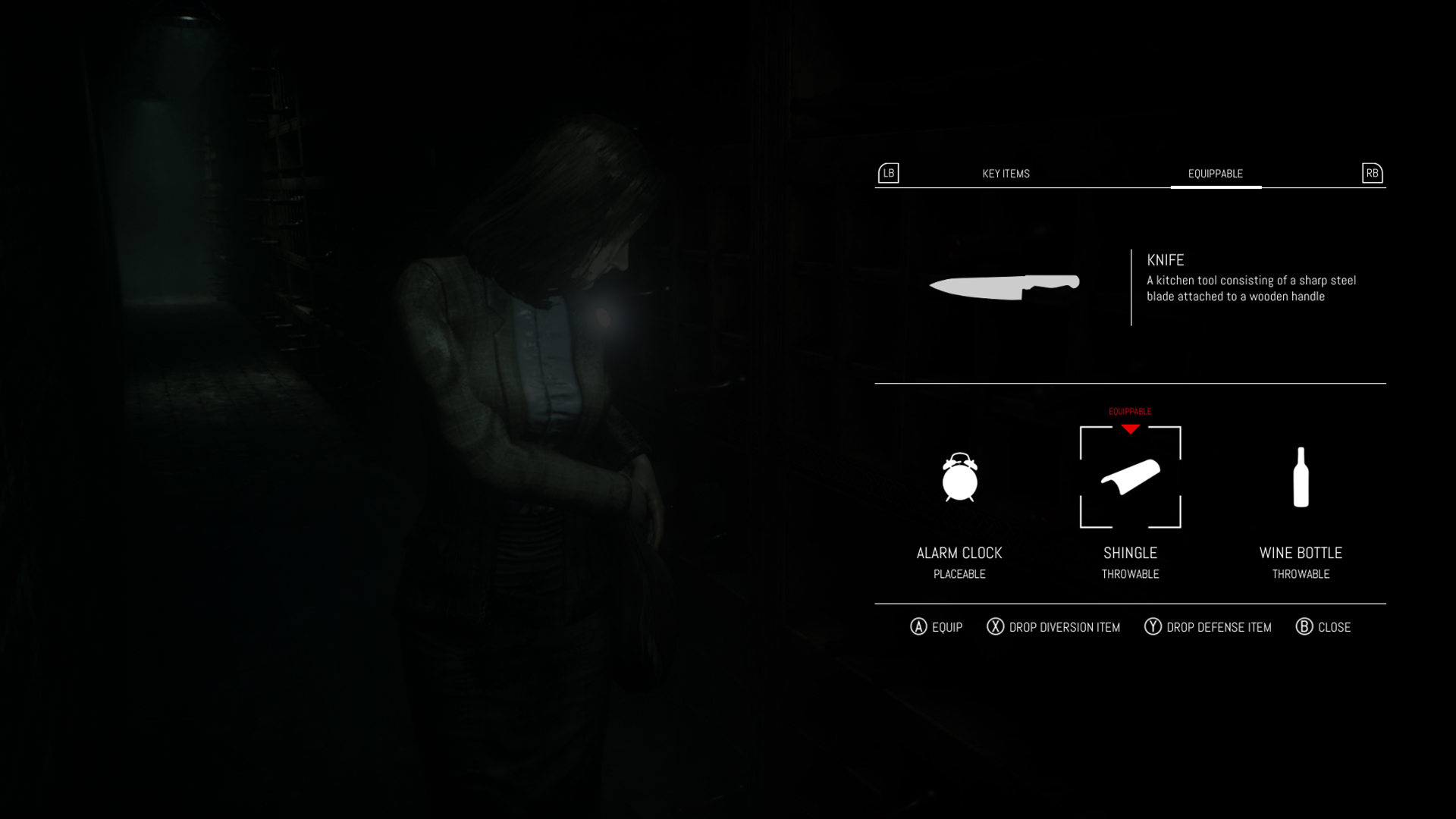Switch to the EQUIPPABLE tab

tap(1216, 173)
